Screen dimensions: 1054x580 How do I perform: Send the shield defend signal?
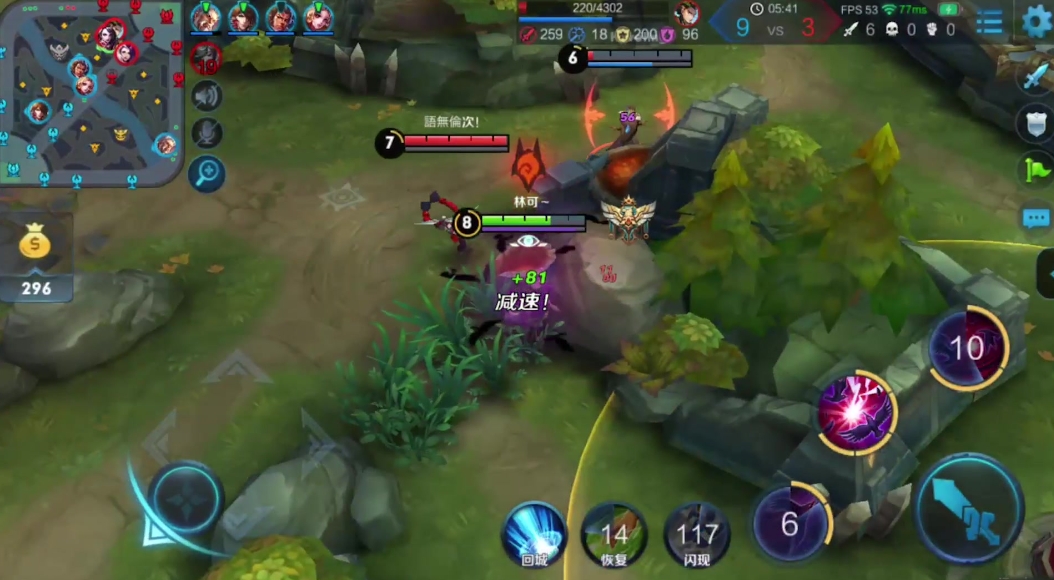point(1036,122)
